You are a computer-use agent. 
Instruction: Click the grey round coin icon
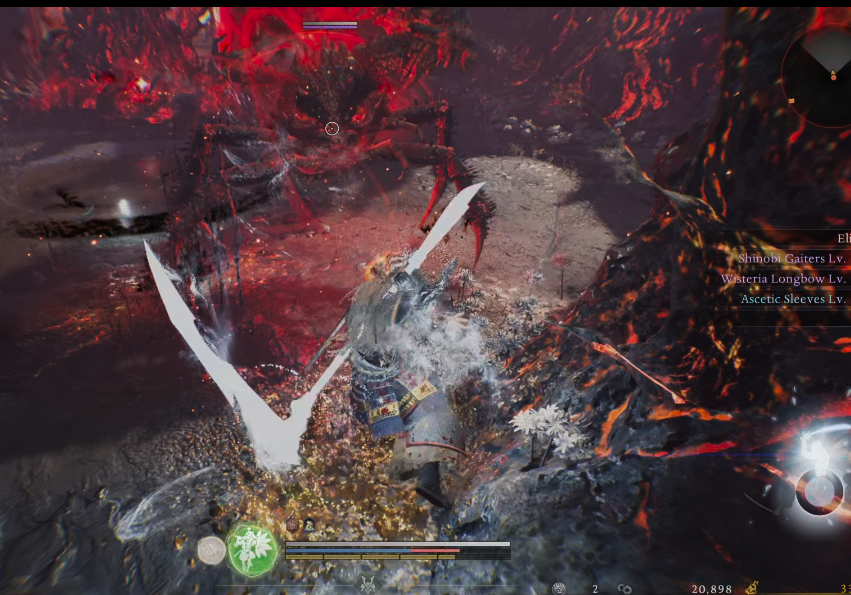[x=211, y=550]
